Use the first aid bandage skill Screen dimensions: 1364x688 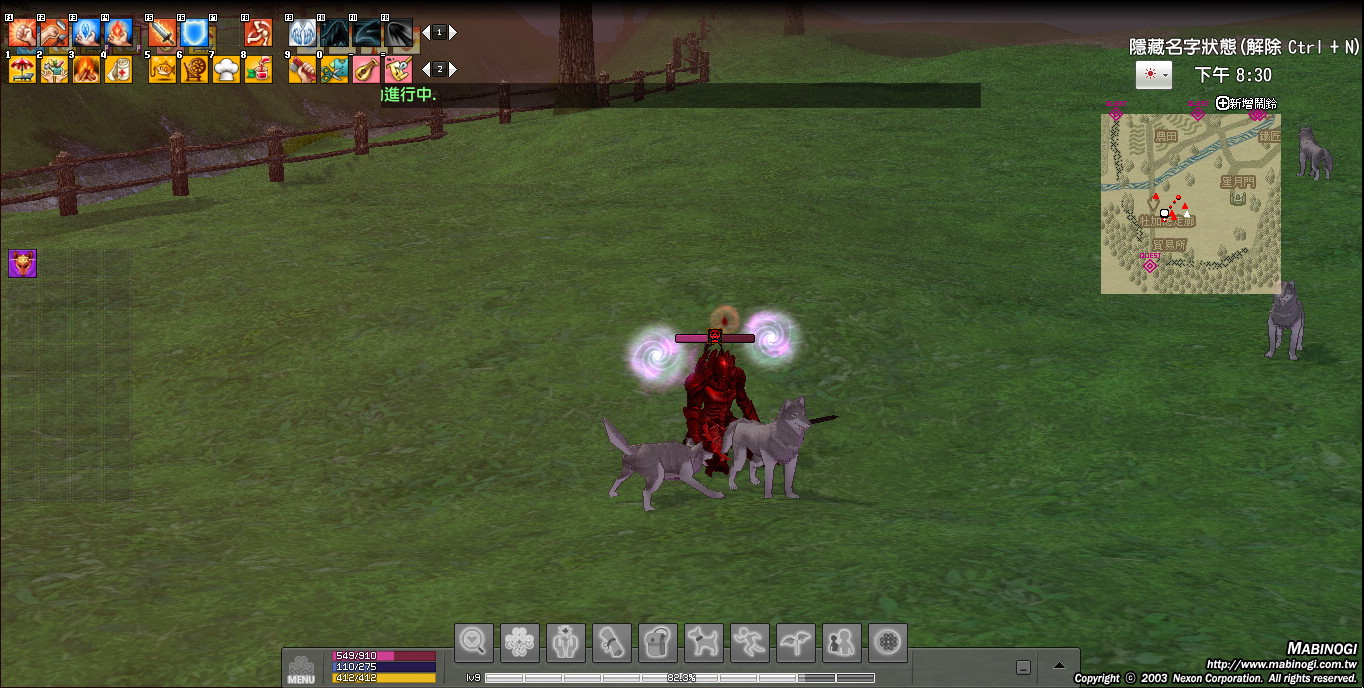(x=118, y=70)
